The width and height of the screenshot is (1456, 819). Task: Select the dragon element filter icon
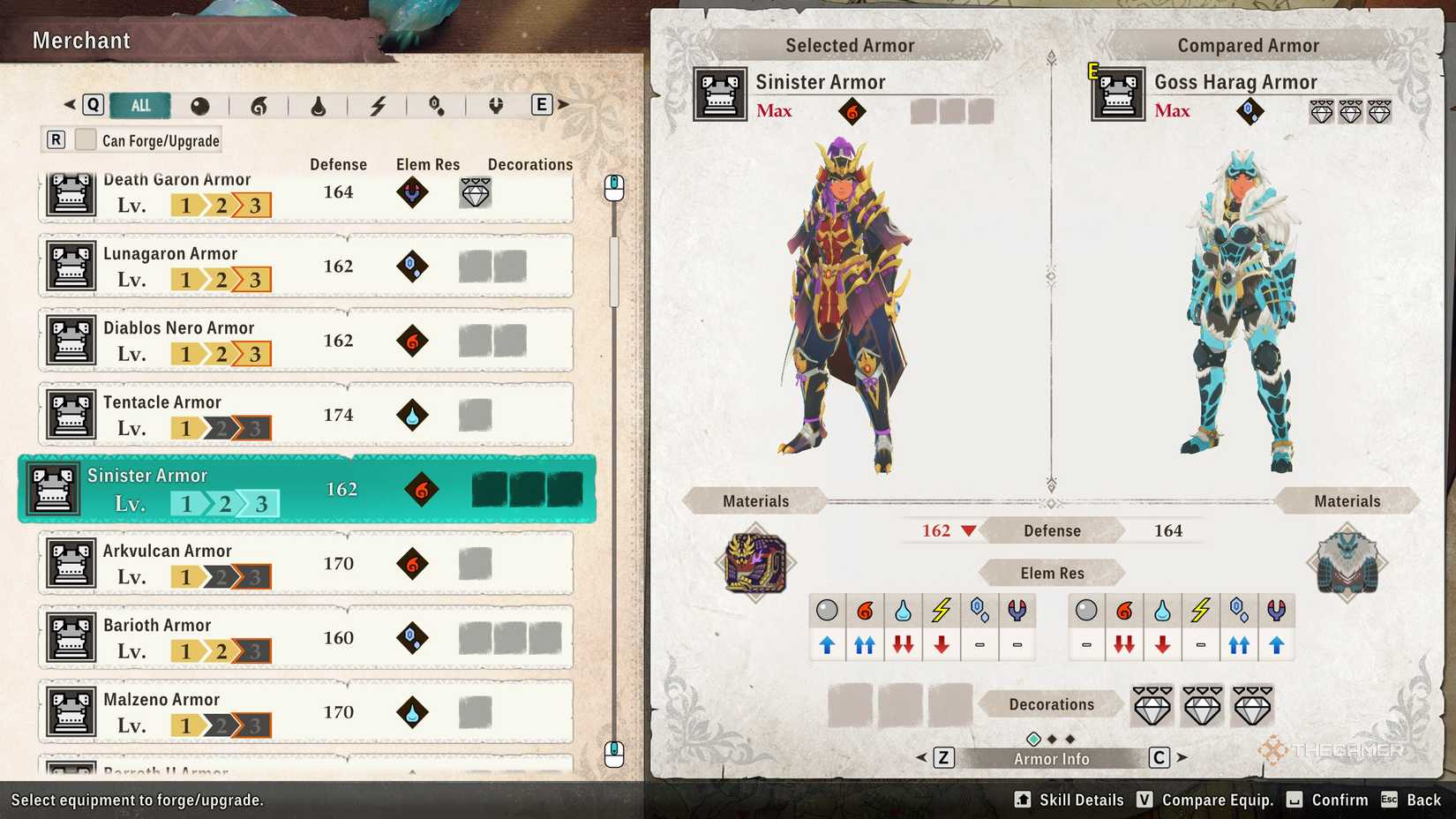(x=494, y=105)
